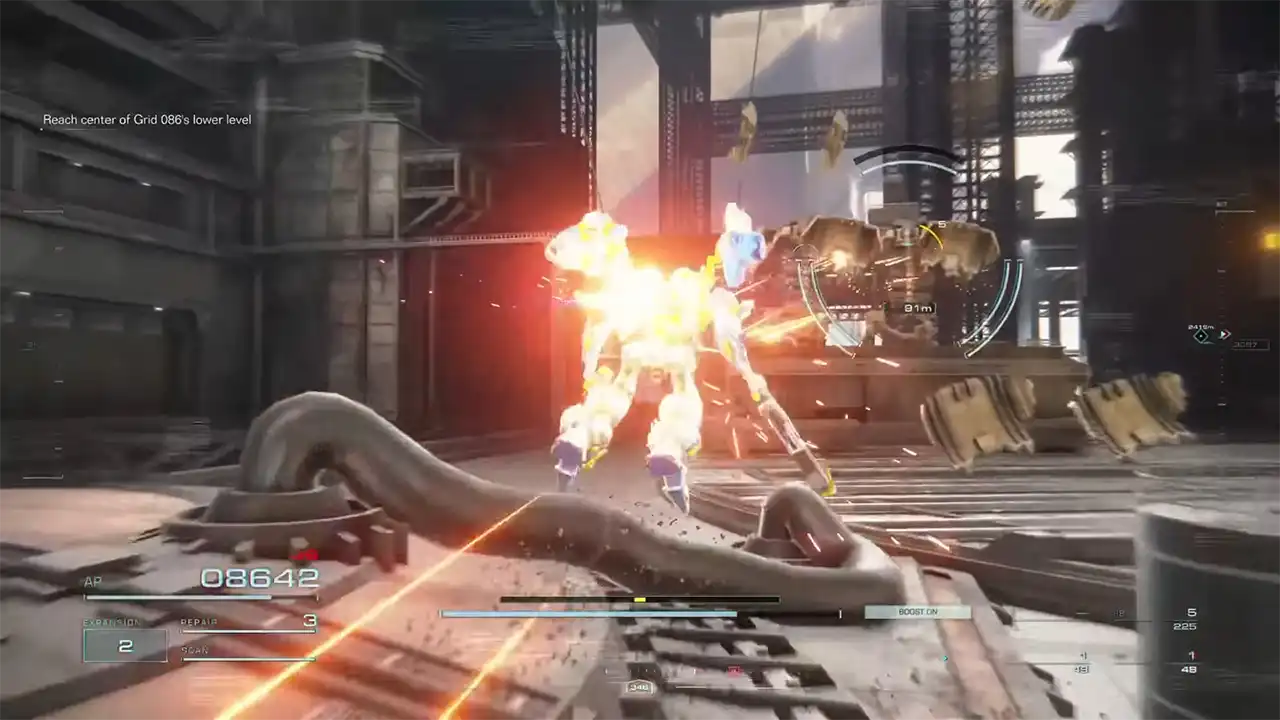Click the 2419m waypoint marker
Image resolution: width=1280 pixels, height=720 pixels.
click(1202, 336)
